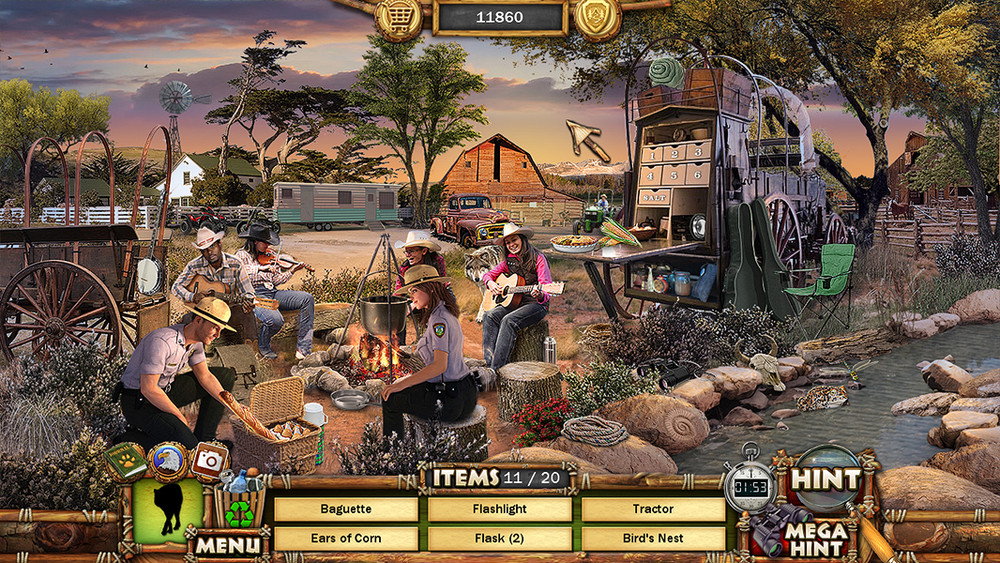Image resolution: width=1000 pixels, height=563 pixels.
Task: Select the bald eagle medallion icon
Action: coord(168,462)
